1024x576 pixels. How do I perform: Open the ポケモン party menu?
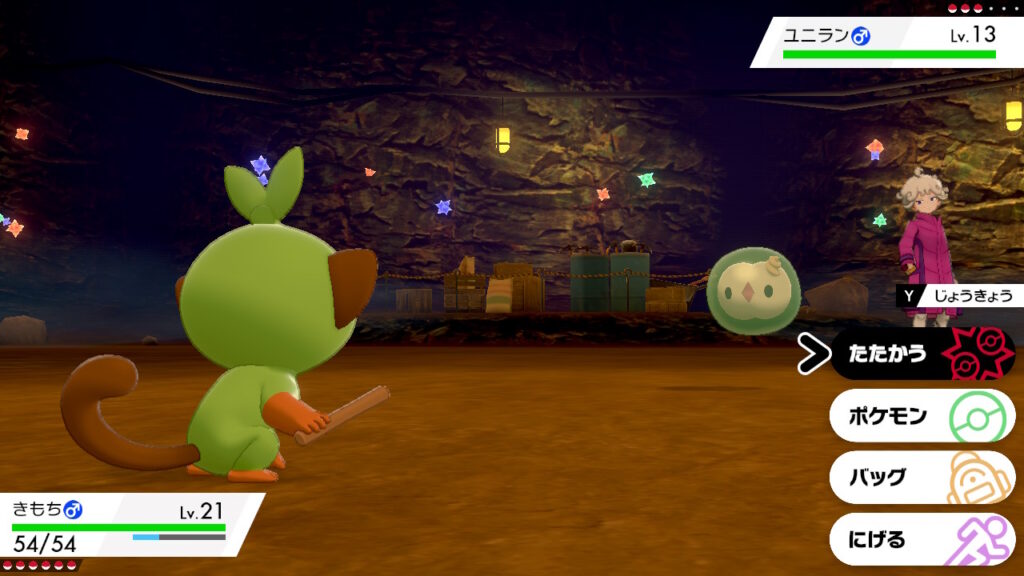pyautogui.click(x=920, y=416)
